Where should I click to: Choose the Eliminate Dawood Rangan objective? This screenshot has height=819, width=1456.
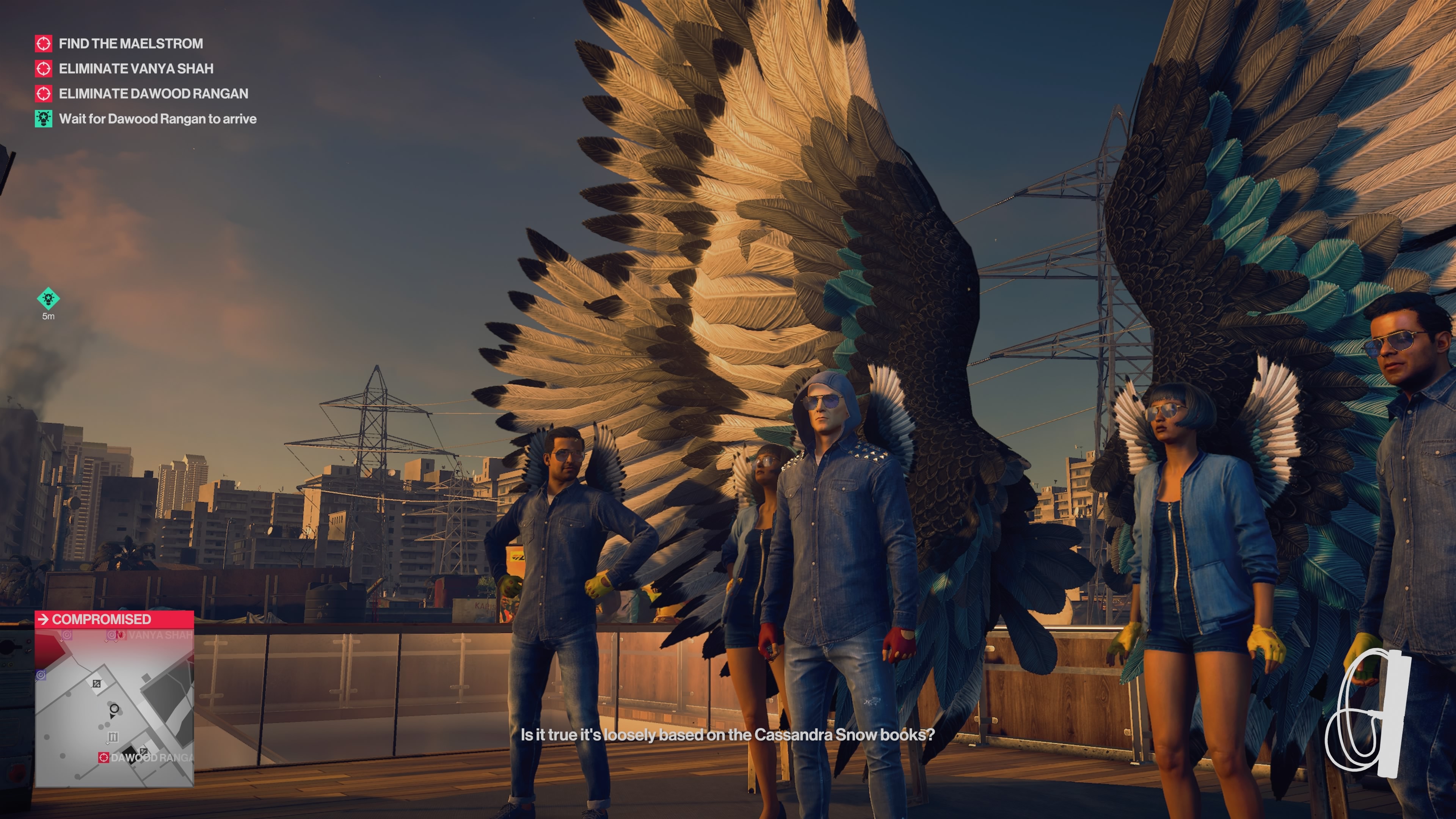coord(152,93)
